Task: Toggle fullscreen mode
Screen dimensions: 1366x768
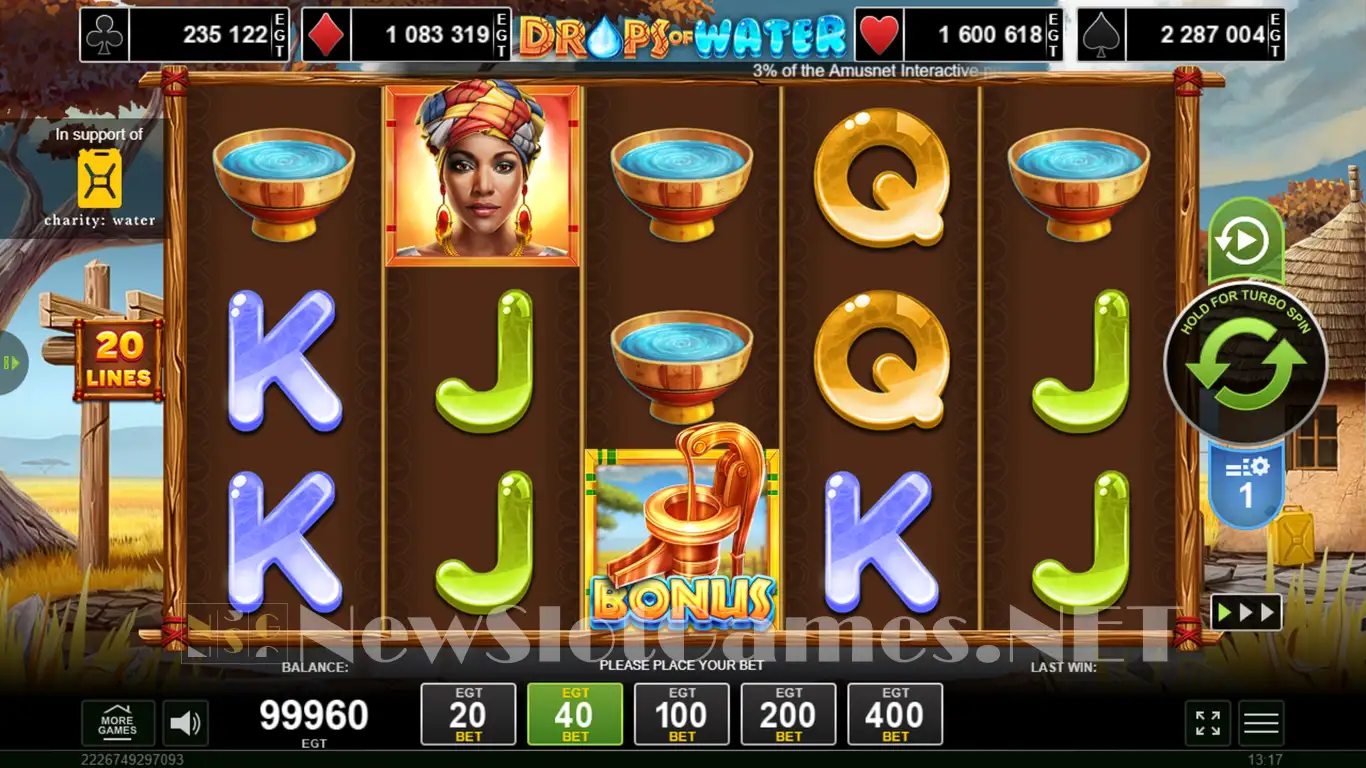Action: click(x=1207, y=723)
